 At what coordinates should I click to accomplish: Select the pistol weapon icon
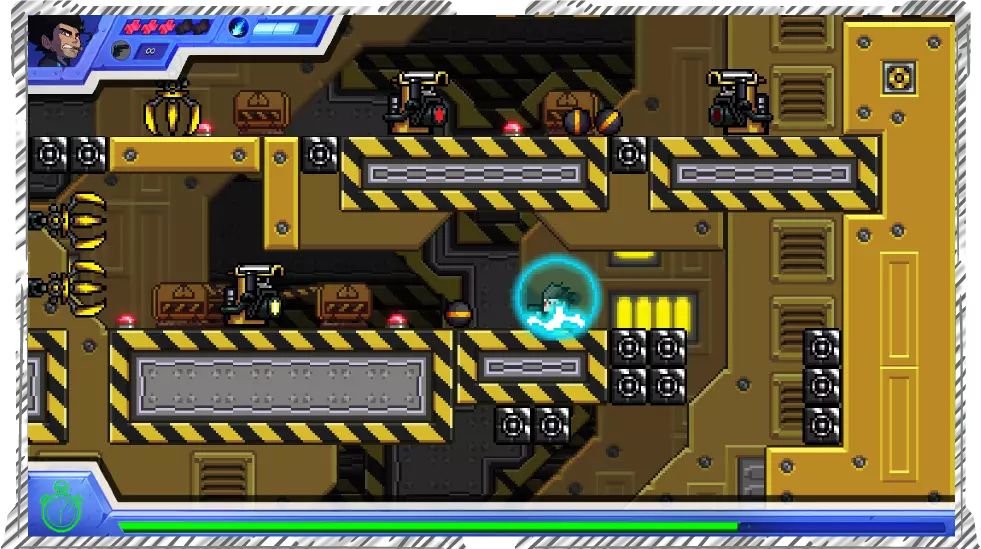coord(121,50)
